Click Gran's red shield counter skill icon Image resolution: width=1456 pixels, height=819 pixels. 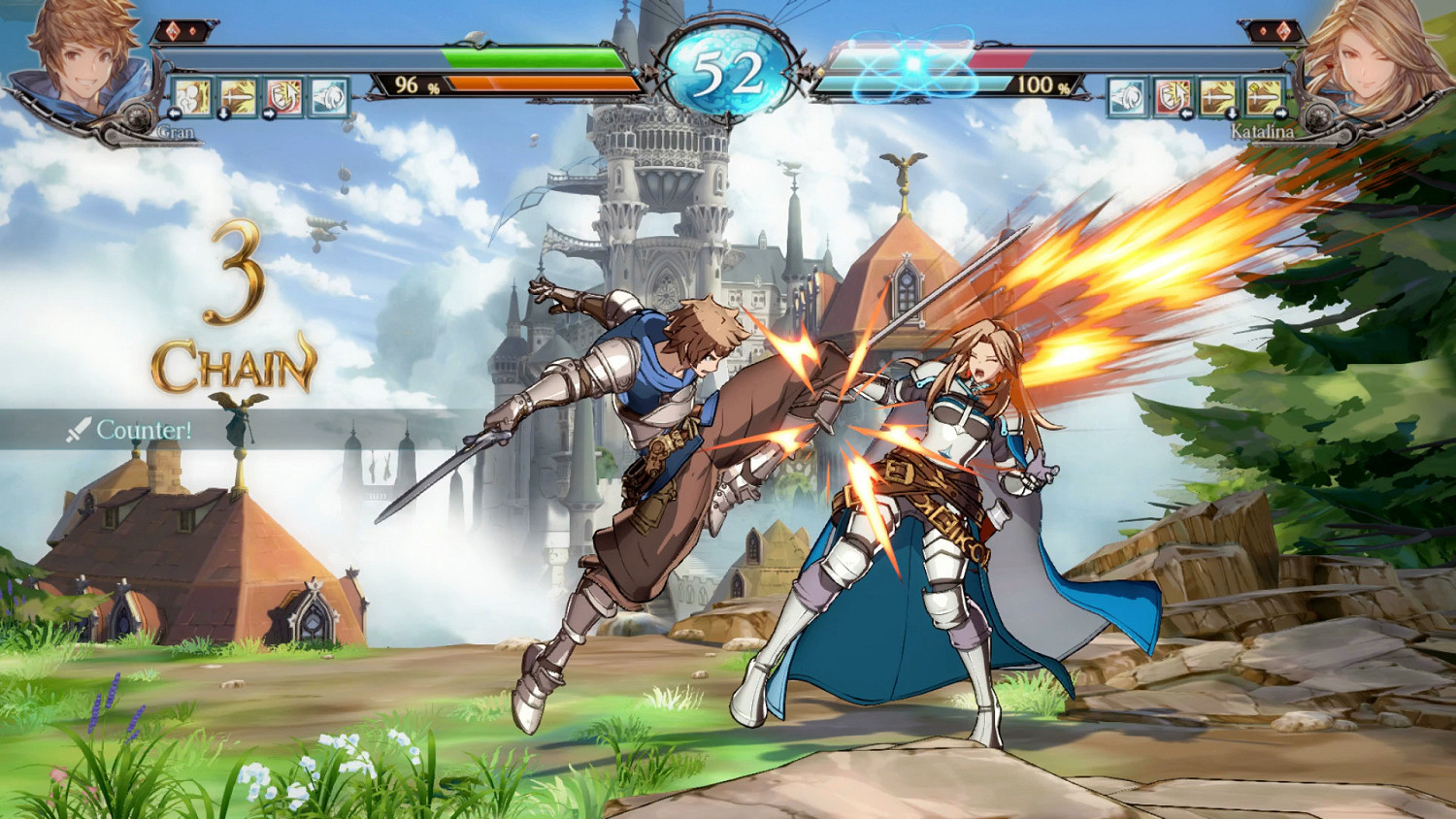pos(282,96)
